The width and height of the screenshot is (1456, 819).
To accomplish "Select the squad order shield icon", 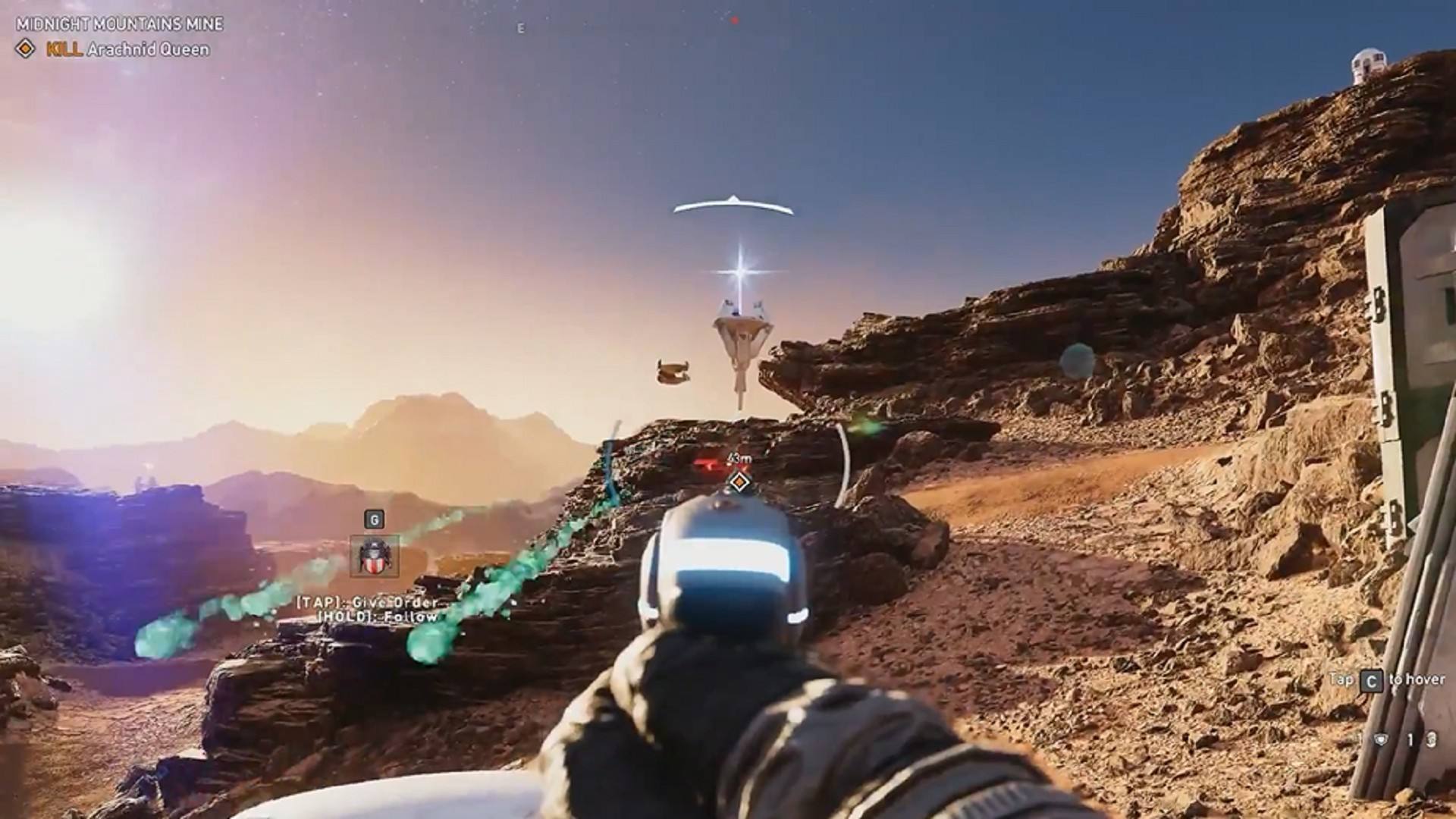I will [x=375, y=557].
